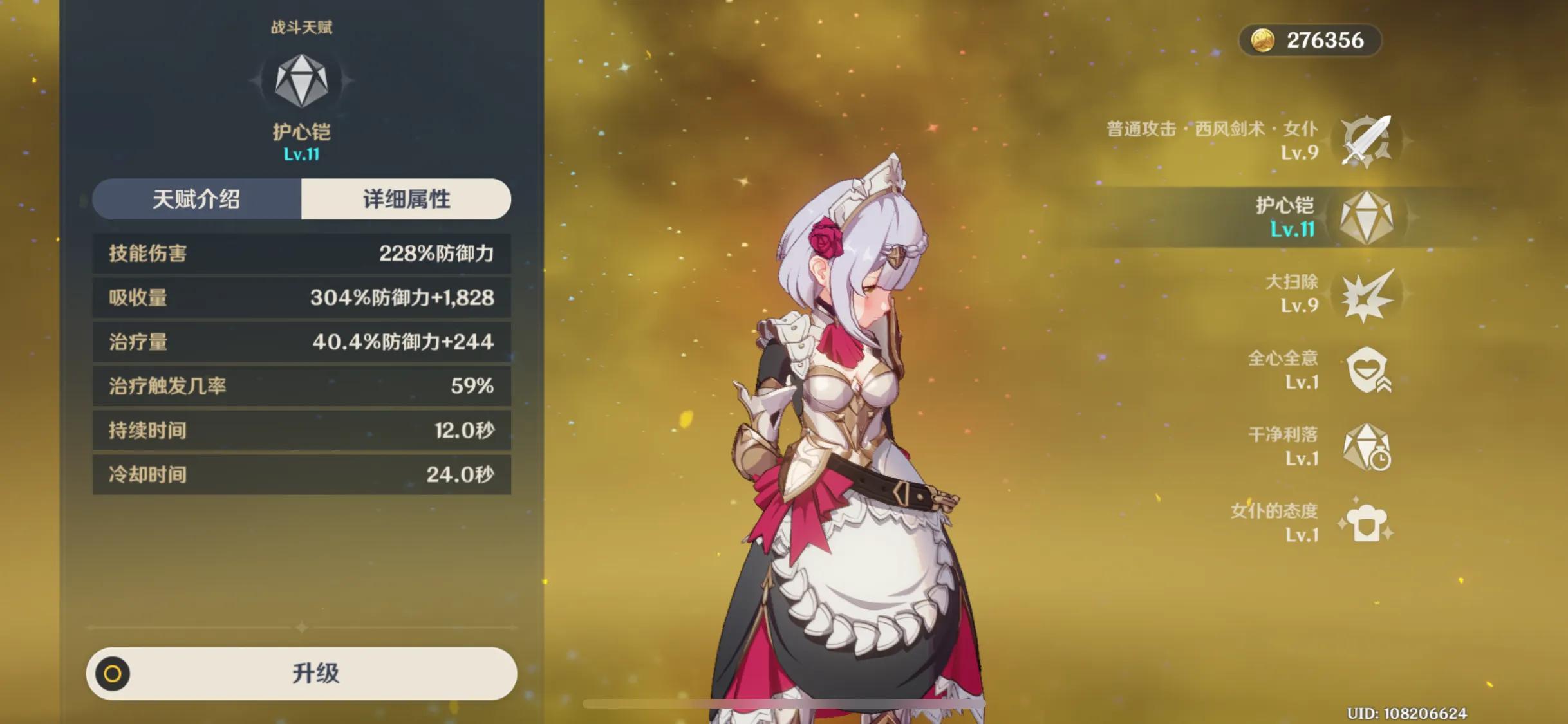Expand the 吸收量 stat row

(x=301, y=297)
